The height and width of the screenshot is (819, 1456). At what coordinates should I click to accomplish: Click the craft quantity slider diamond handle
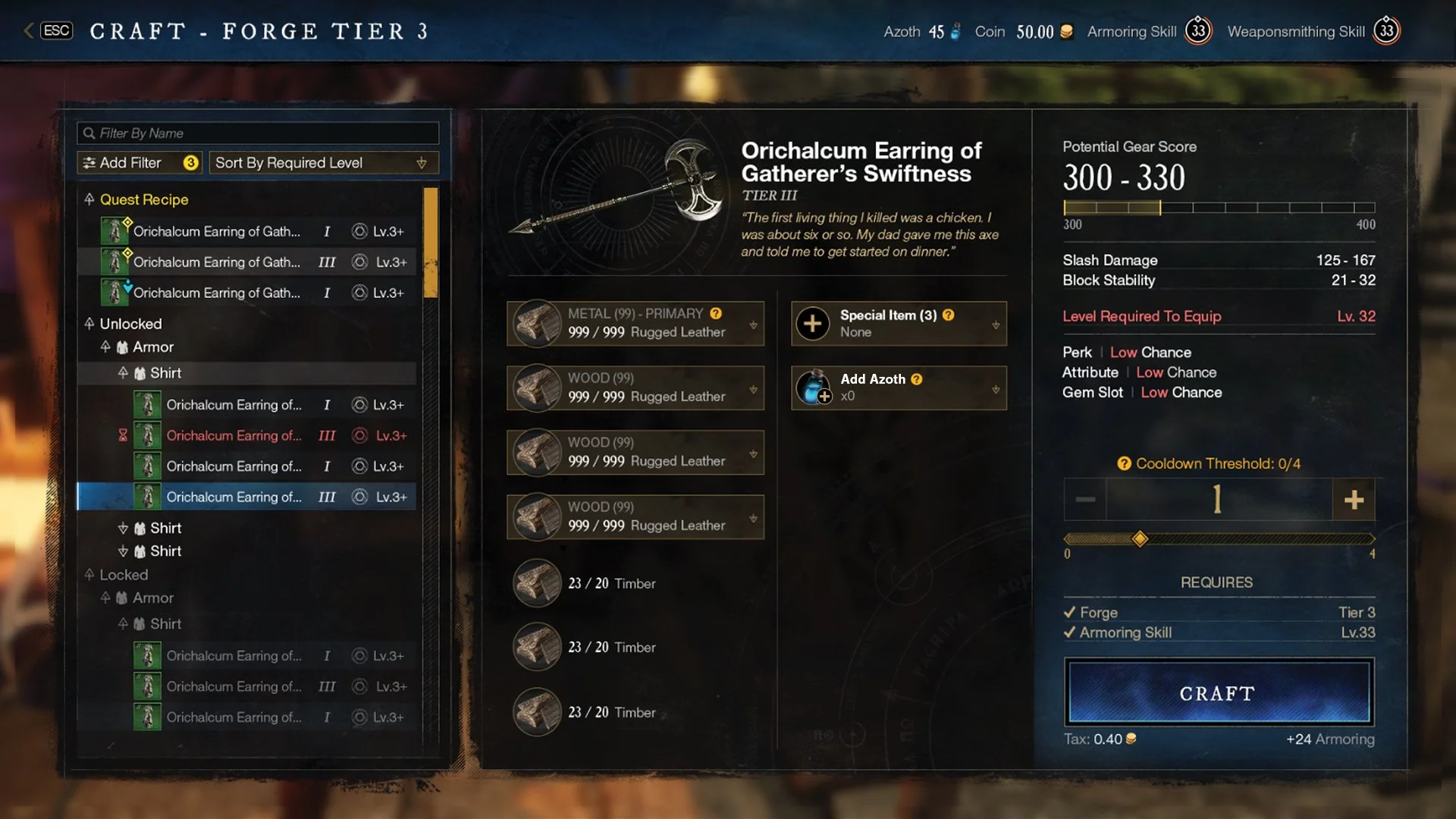click(x=1140, y=539)
